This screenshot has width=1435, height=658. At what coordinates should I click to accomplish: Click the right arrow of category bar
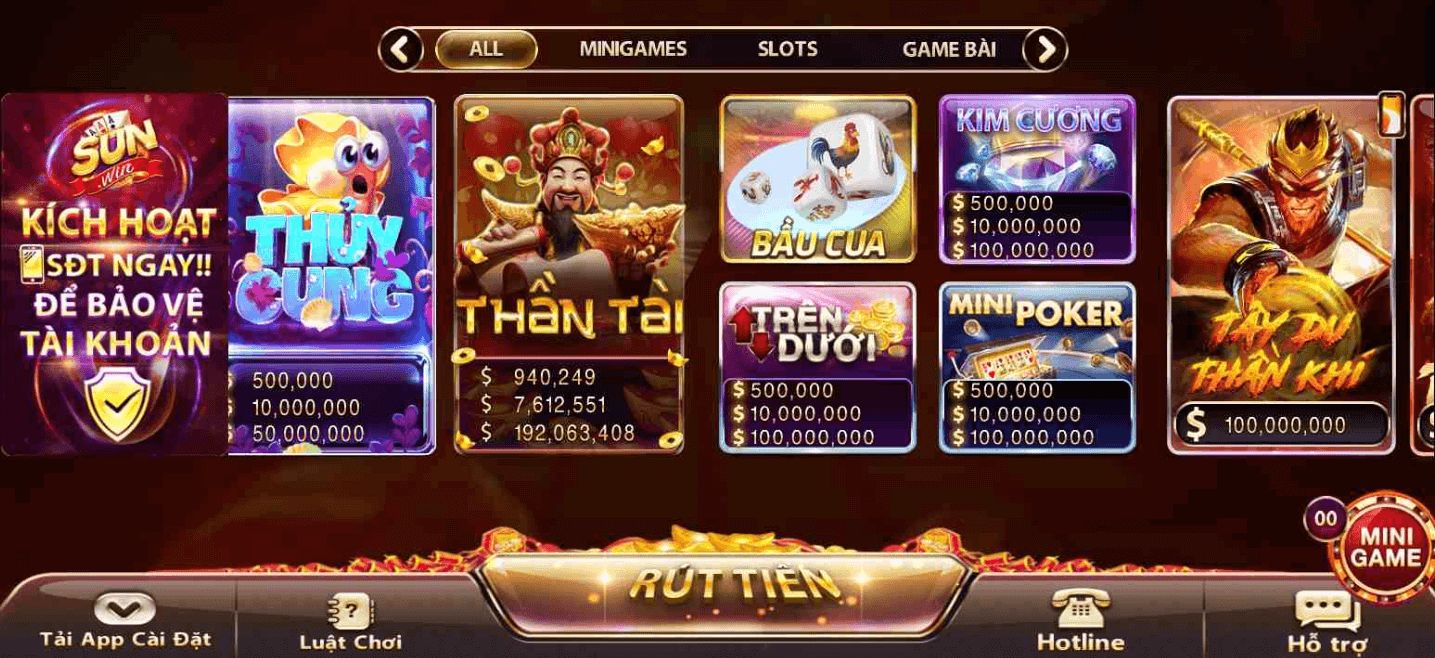point(1045,49)
